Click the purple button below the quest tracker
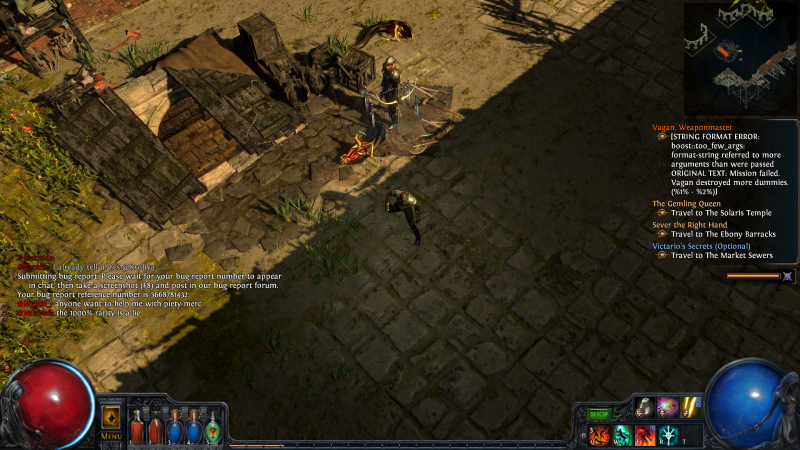This screenshot has width=800, height=450. pos(788,276)
